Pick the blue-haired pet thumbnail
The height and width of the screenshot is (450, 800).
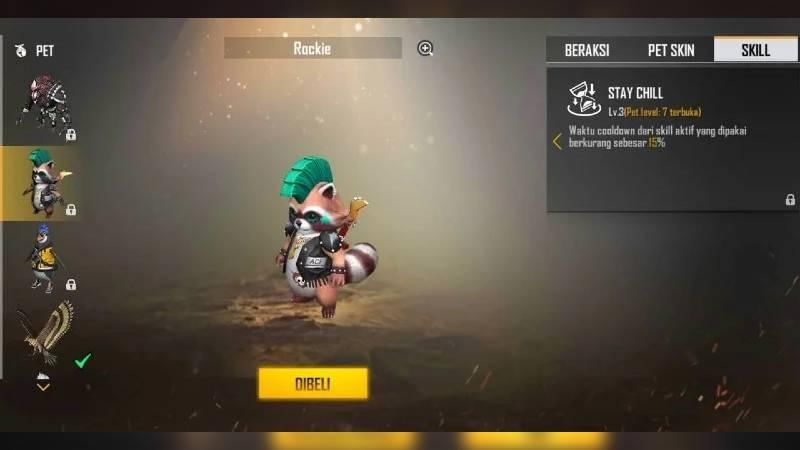click(x=42, y=257)
